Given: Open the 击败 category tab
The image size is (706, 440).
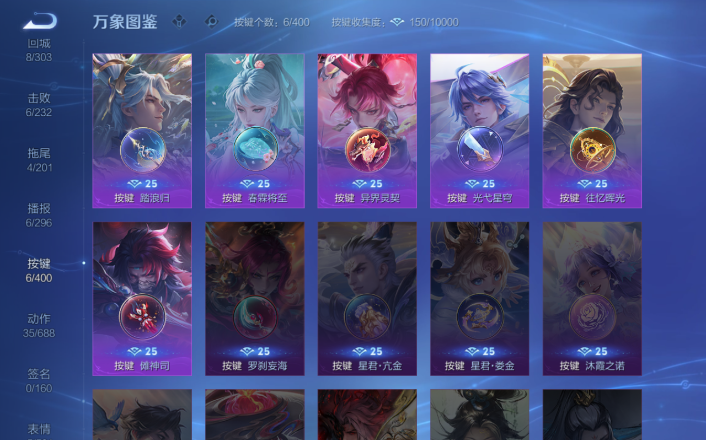Looking at the screenshot, I should click(39, 105).
